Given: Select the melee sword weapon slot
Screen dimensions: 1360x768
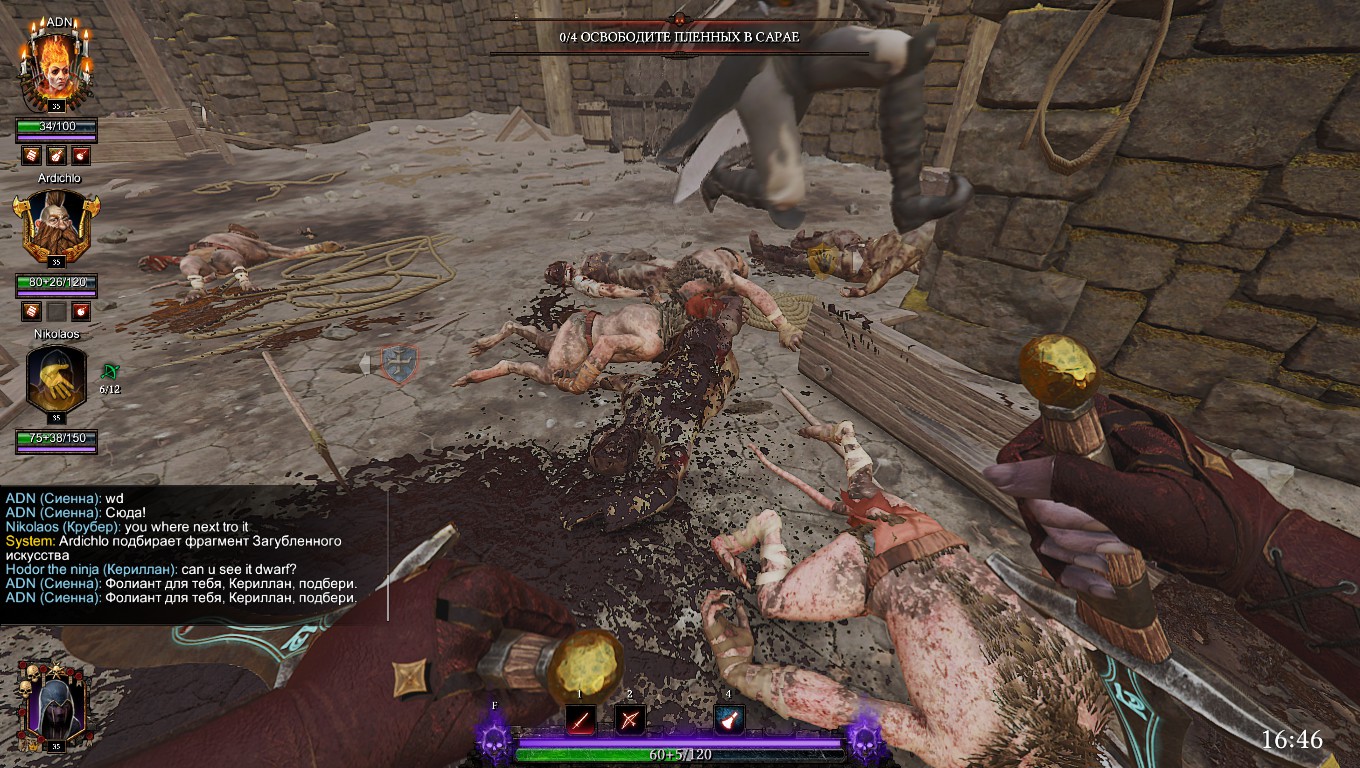Looking at the screenshot, I should [581, 719].
